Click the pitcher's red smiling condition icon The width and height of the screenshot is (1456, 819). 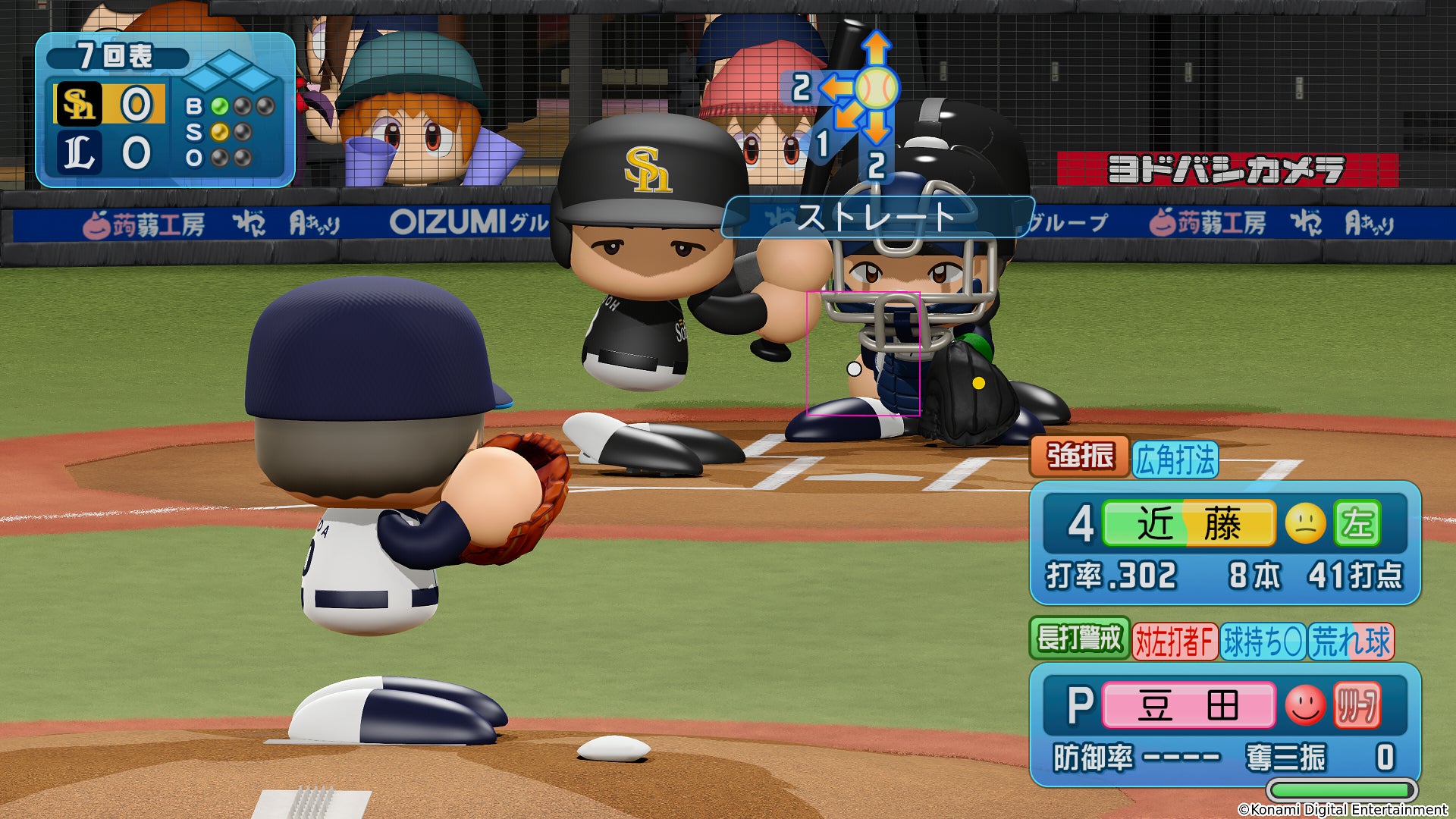(1305, 705)
